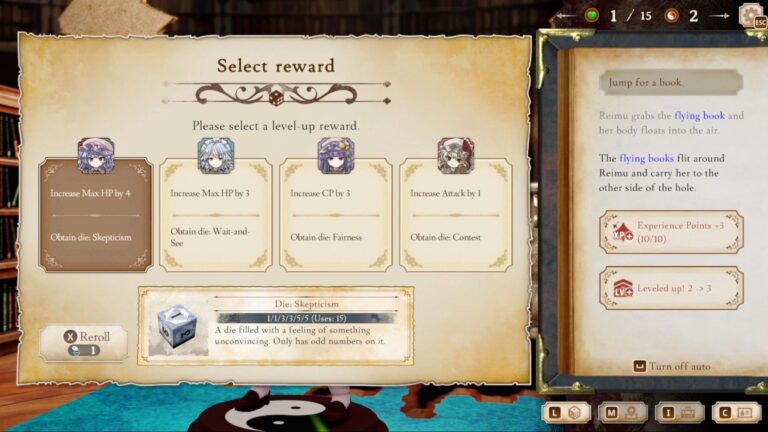Select the Skepticism die reward card
Image resolution: width=768 pixels, height=432 pixels.
click(96, 213)
